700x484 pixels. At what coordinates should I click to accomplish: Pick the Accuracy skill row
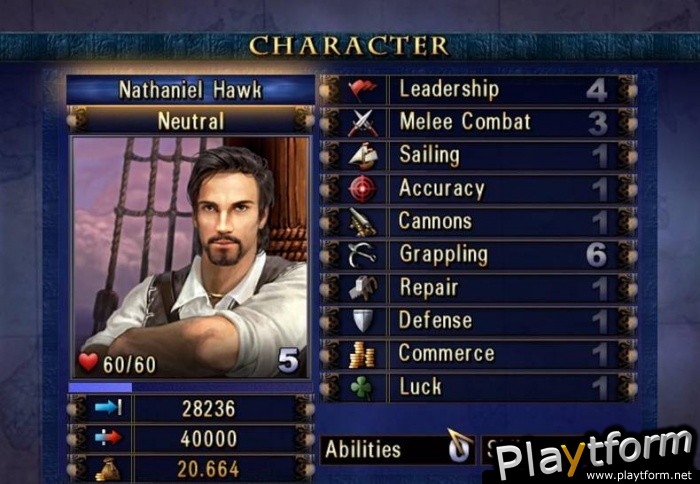[478, 189]
